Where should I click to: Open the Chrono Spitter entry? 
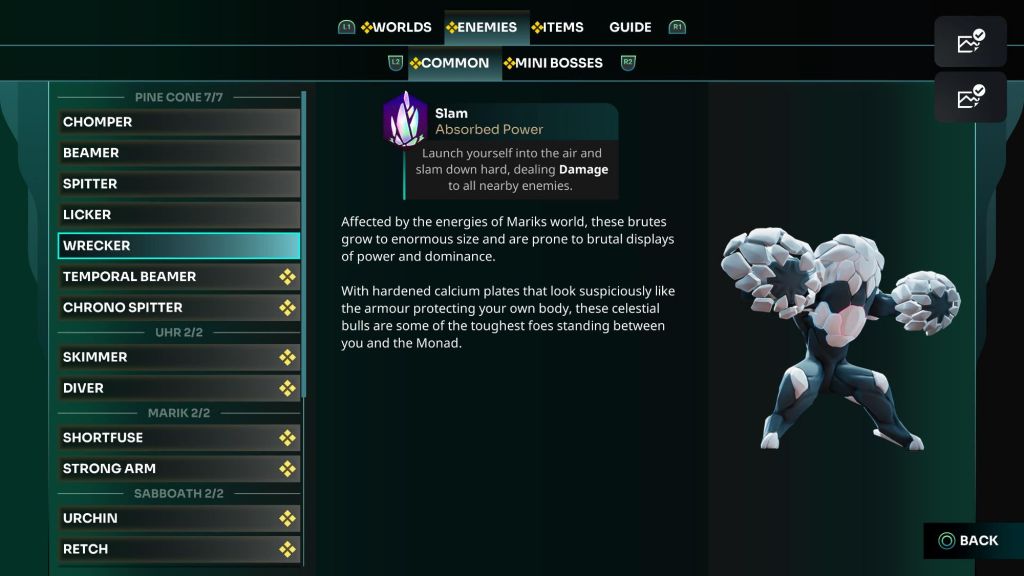click(x=179, y=308)
